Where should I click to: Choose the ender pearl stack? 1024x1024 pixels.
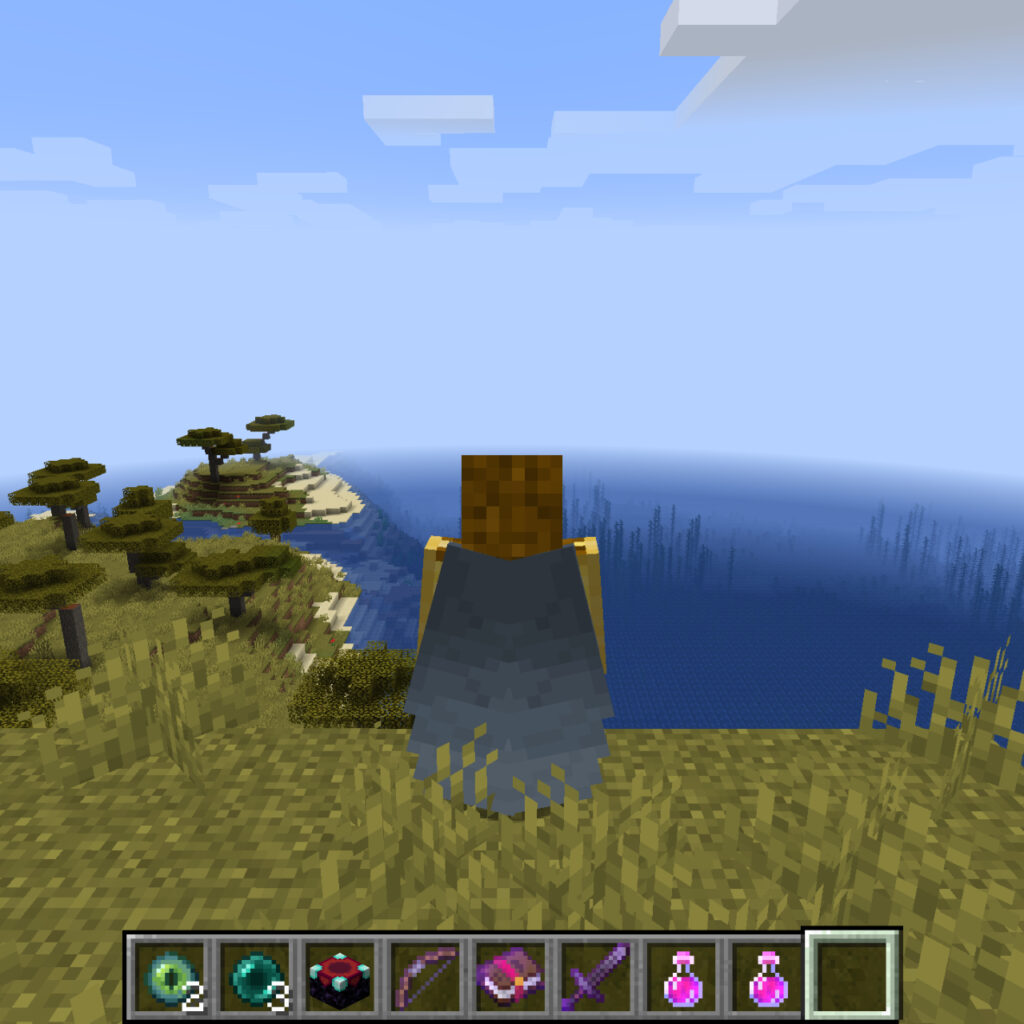(253, 976)
